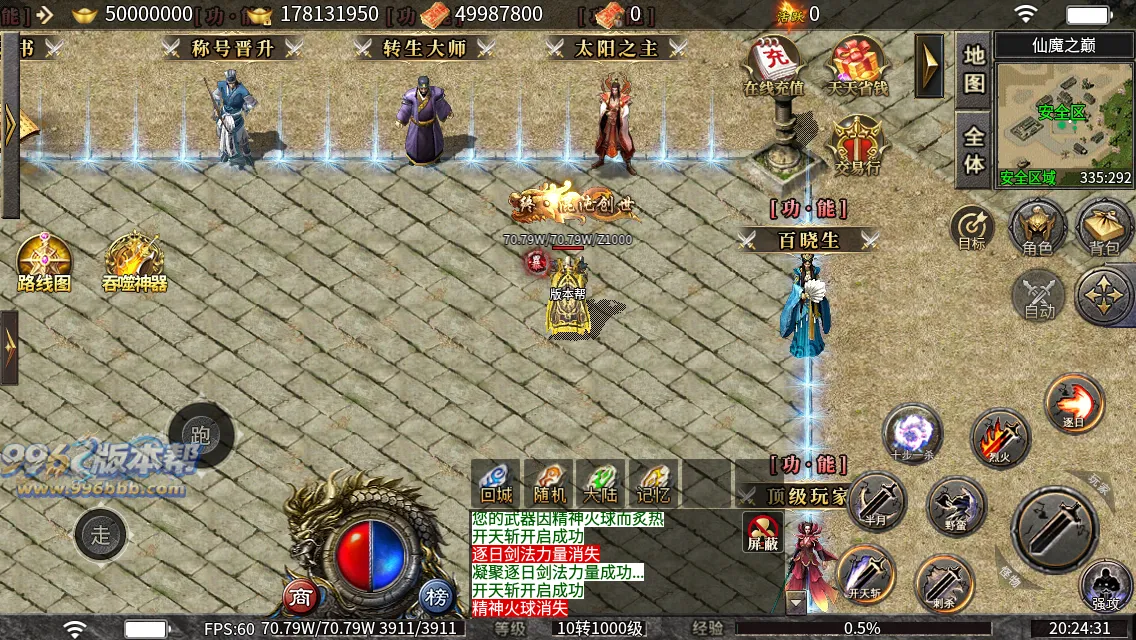Activate the 逐日 fire skill
Image resolution: width=1136 pixels, height=640 pixels.
click(1074, 402)
